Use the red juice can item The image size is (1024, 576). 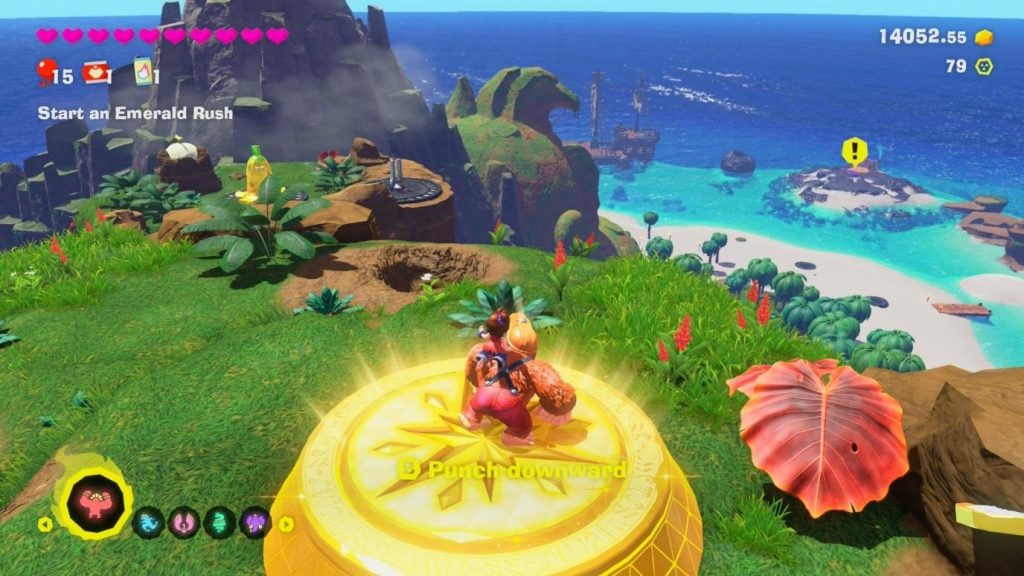[96, 72]
